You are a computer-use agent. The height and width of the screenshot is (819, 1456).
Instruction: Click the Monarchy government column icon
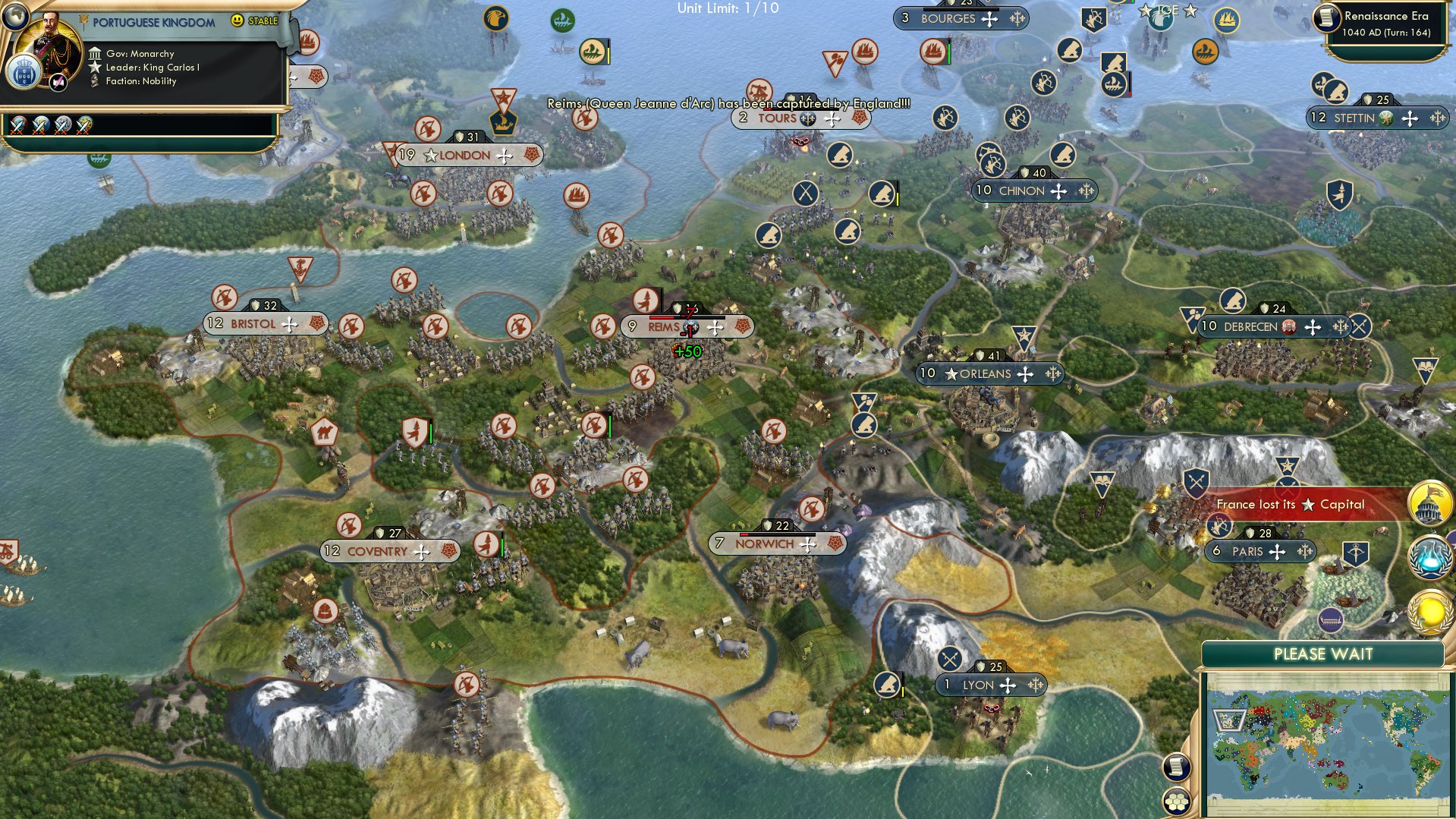click(96, 54)
